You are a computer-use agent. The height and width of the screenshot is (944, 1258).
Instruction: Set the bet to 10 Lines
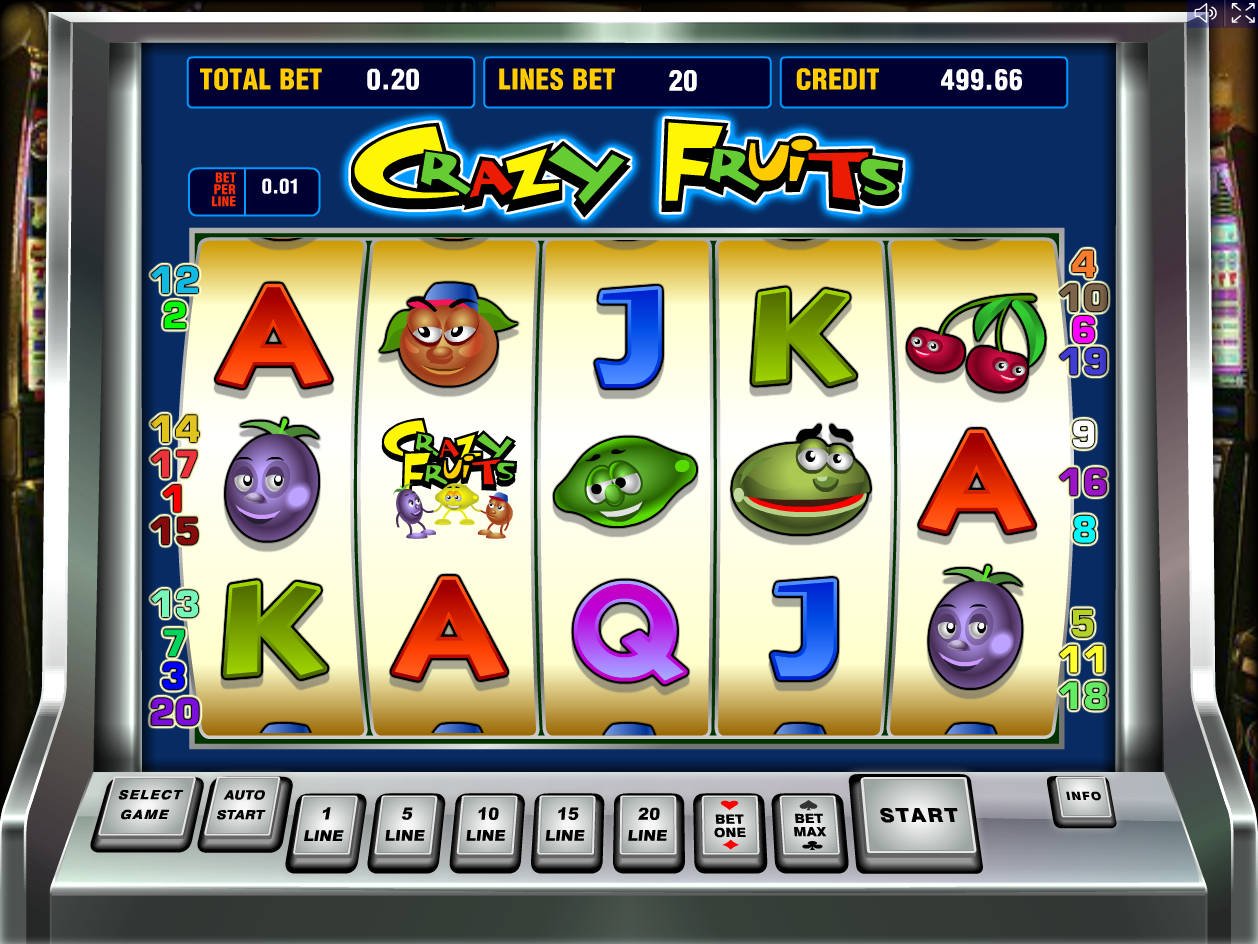point(486,826)
